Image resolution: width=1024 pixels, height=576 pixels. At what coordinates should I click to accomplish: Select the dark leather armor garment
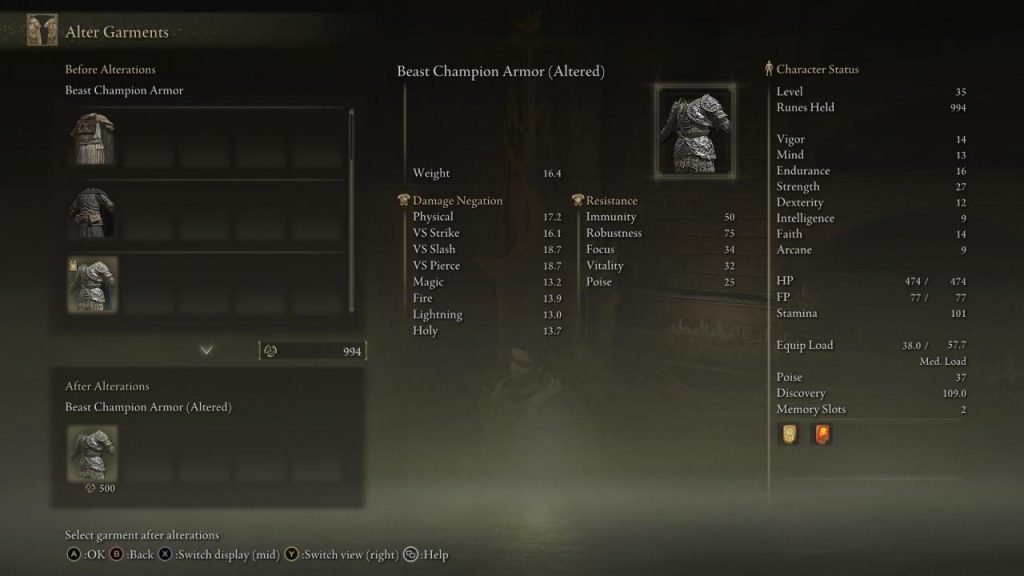(x=92, y=211)
